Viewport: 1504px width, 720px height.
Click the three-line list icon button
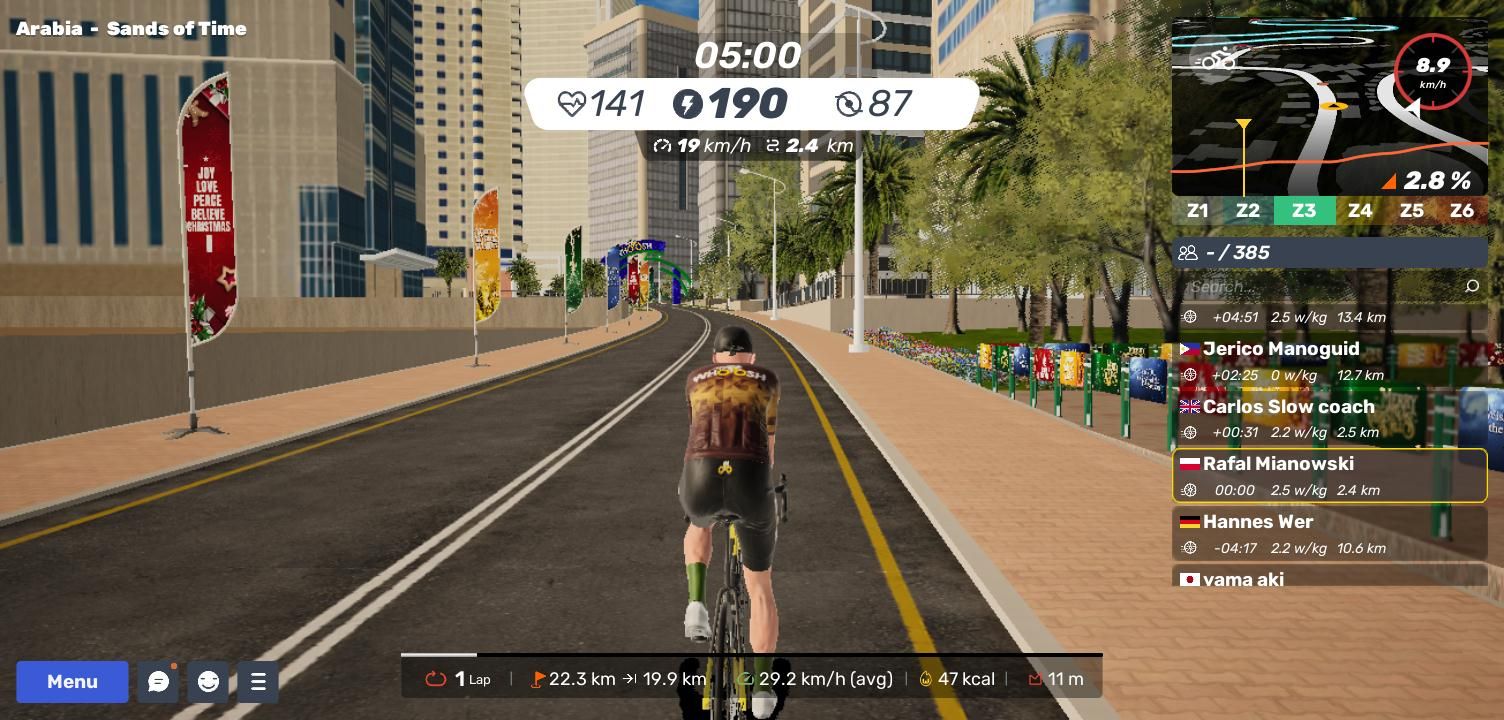pyautogui.click(x=258, y=682)
